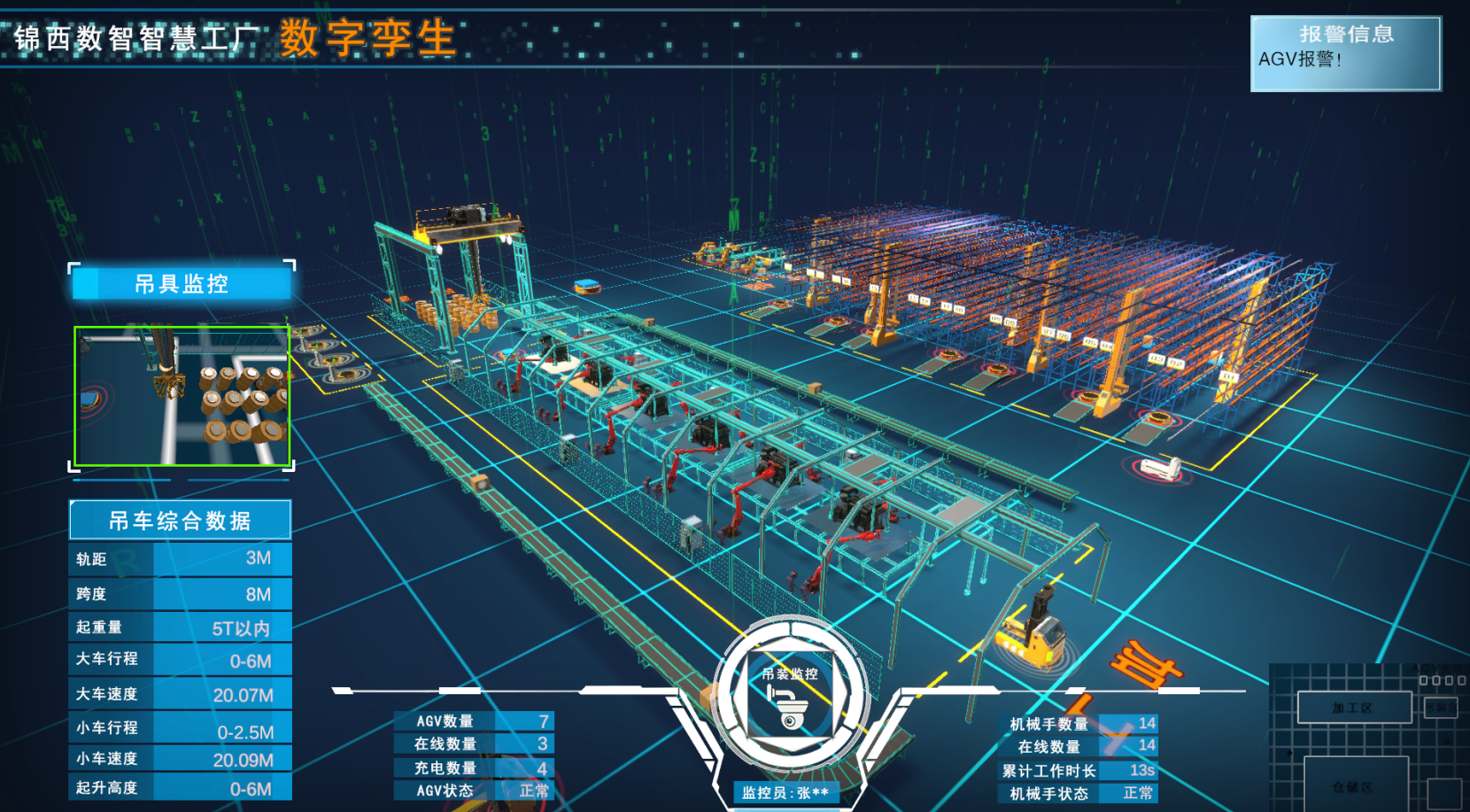Open the 报警信息 alarm panel
1470x812 pixels.
(1345, 53)
